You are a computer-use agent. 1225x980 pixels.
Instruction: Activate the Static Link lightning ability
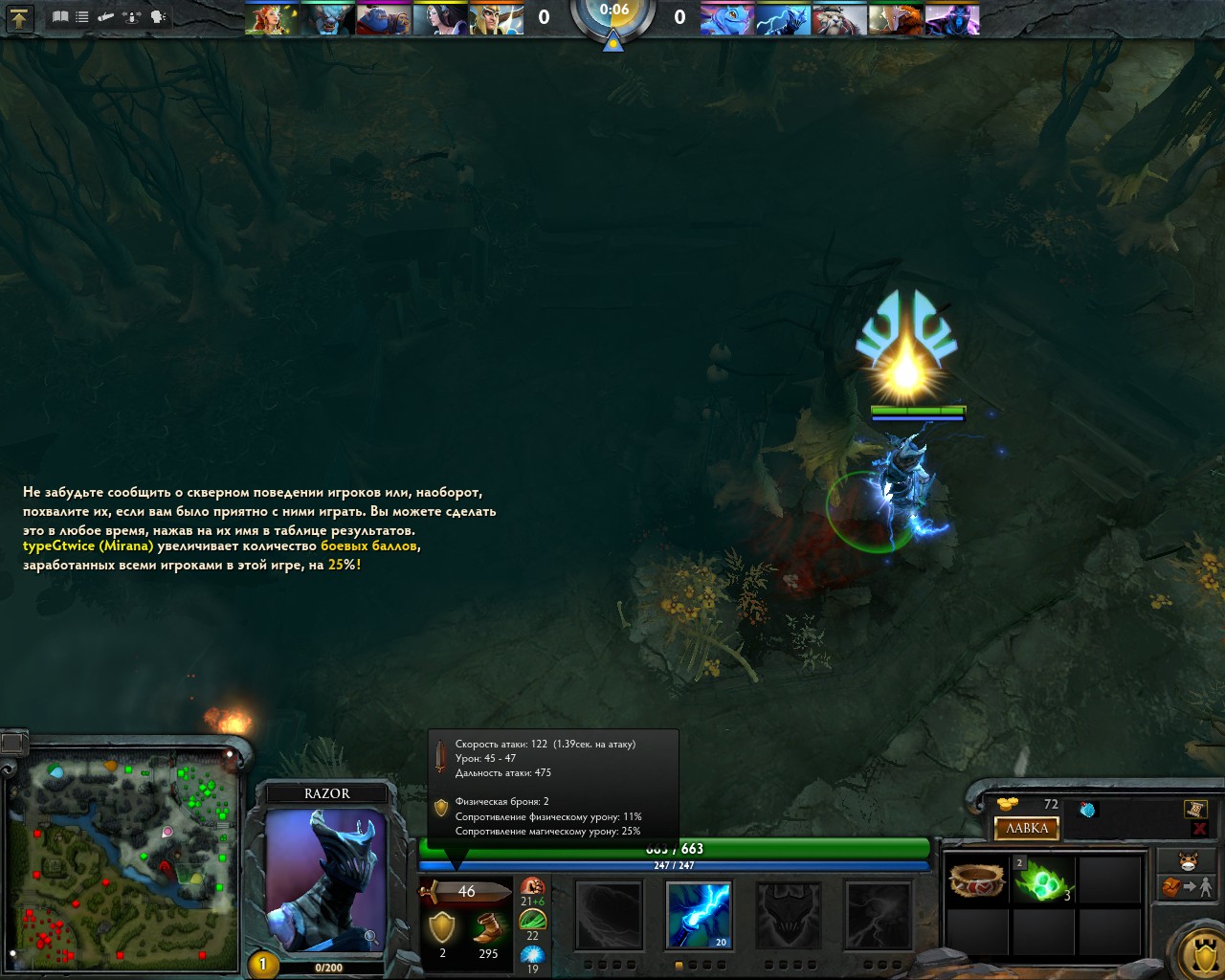pyautogui.click(x=699, y=915)
